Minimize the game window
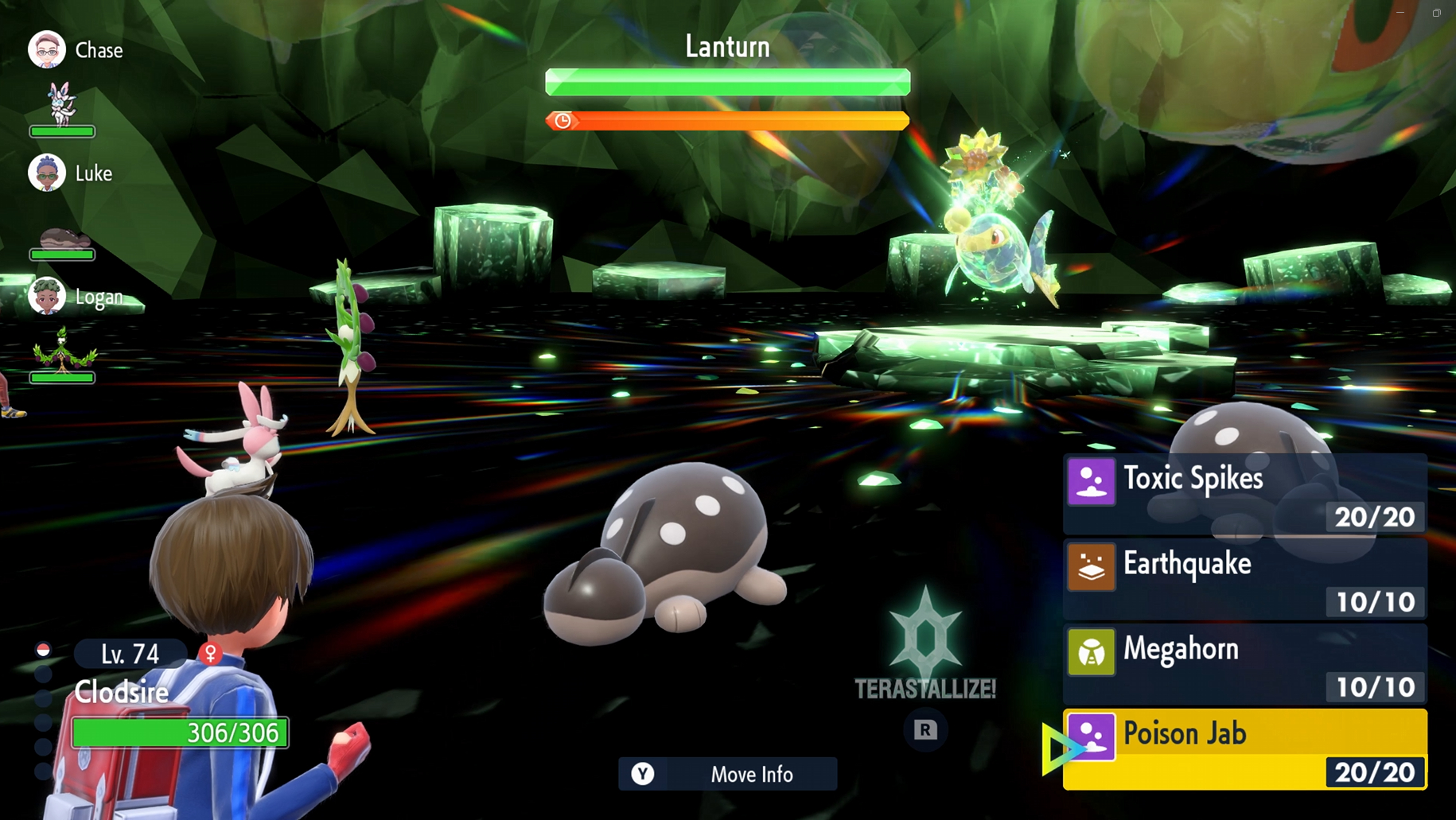Viewport: 1456px width, 820px height. pyautogui.click(x=1400, y=13)
